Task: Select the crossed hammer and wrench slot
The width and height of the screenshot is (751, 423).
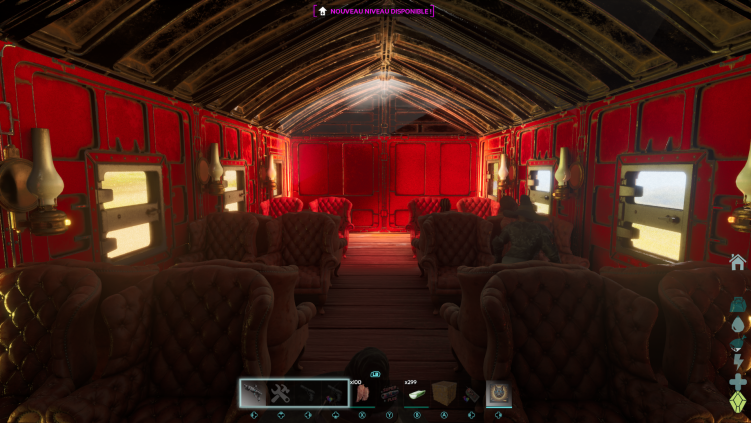Action: pyautogui.click(x=280, y=393)
